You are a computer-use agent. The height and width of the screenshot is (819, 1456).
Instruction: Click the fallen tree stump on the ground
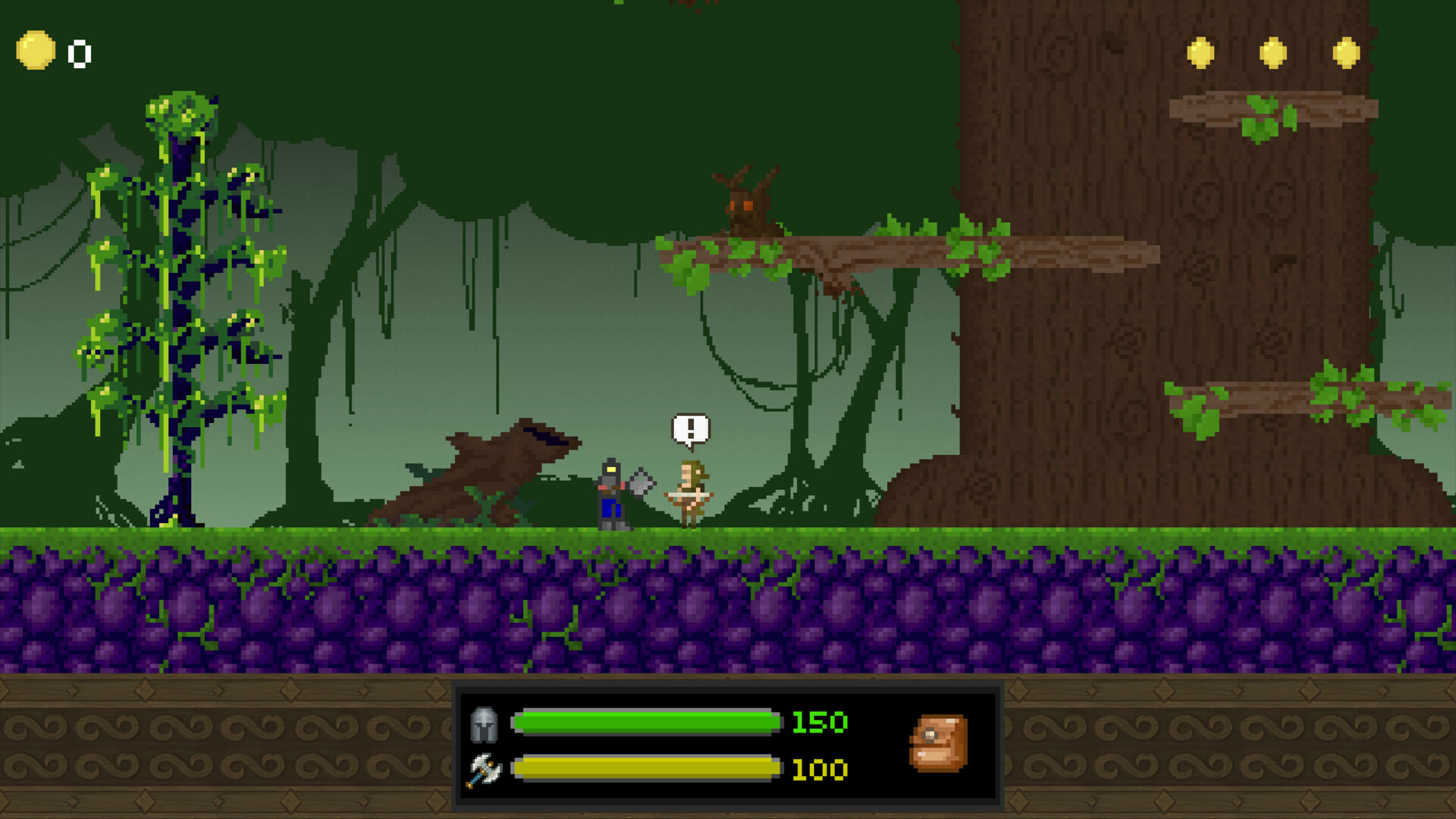click(x=493, y=463)
